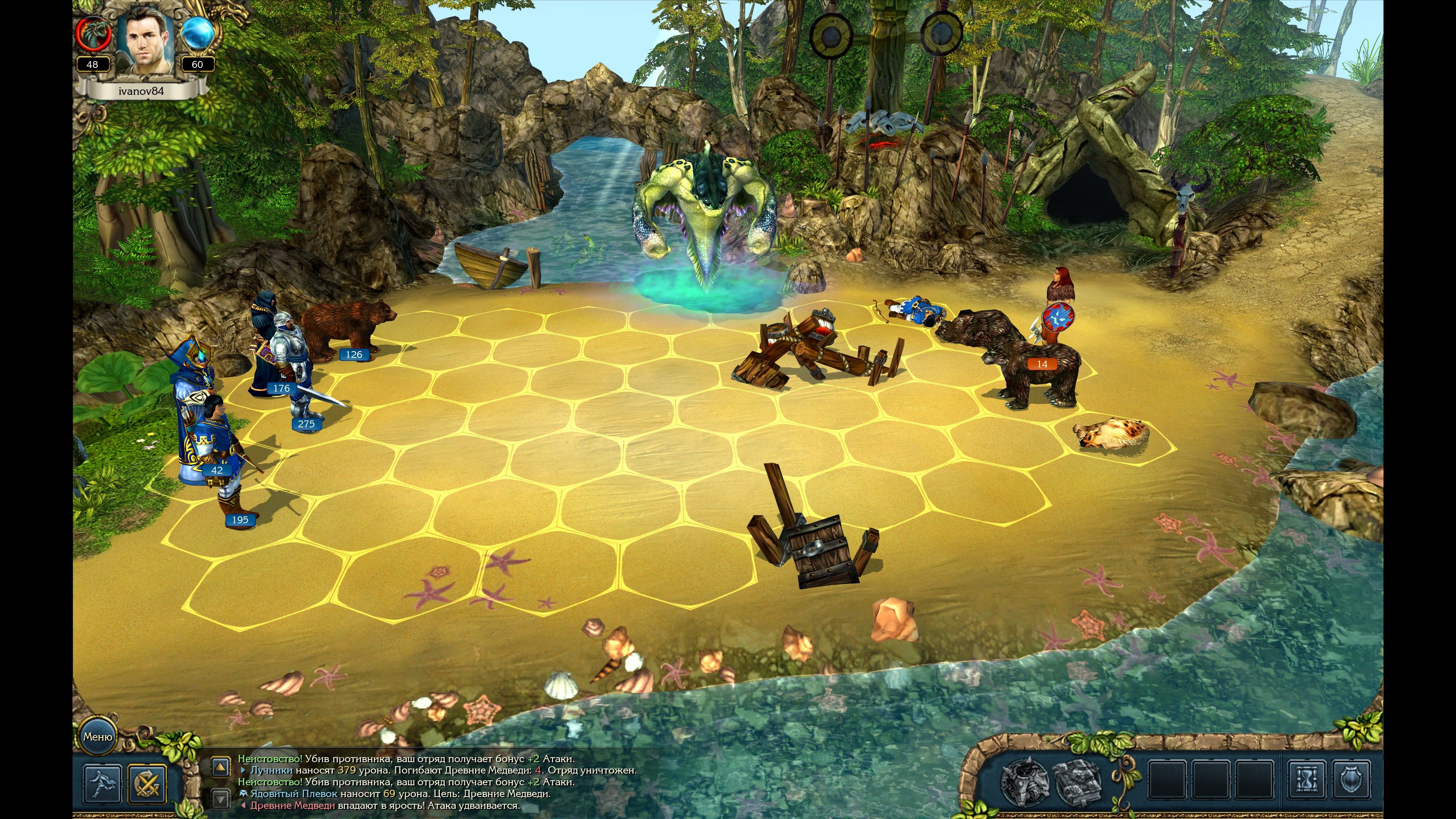
Task: Open the spiked rage chest icon
Action: pyautogui.click(x=1025, y=782)
